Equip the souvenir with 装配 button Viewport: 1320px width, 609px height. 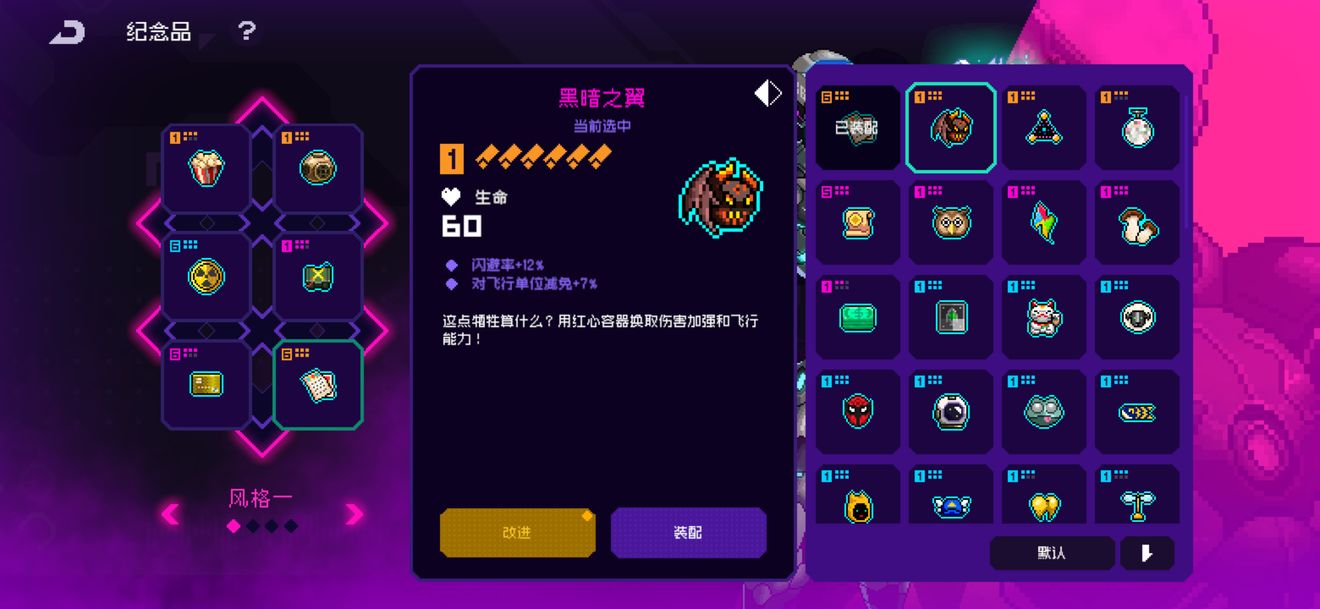pos(688,532)
